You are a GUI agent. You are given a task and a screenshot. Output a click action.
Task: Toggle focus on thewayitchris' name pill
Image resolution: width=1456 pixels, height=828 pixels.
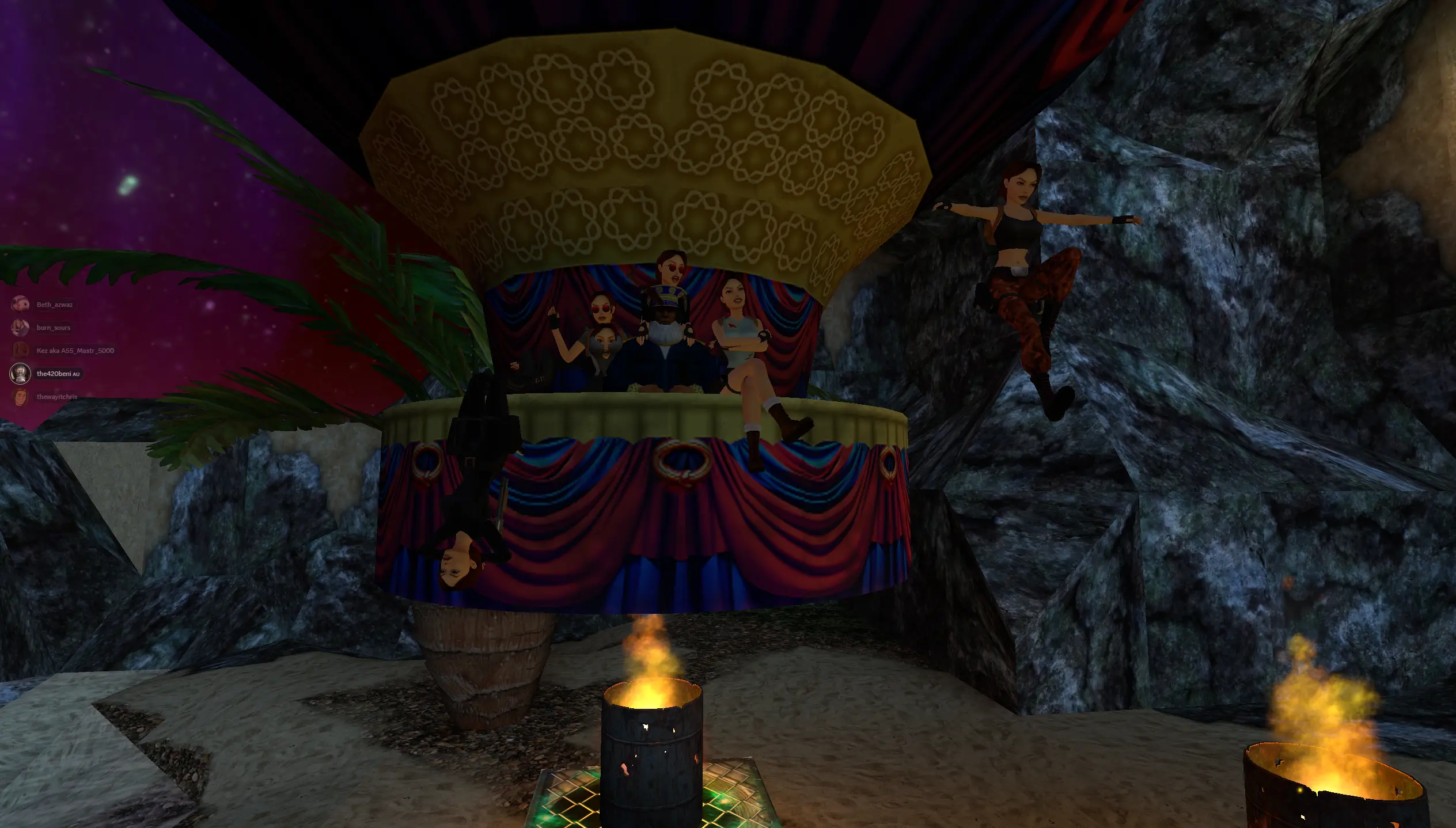tap(57, 397)
